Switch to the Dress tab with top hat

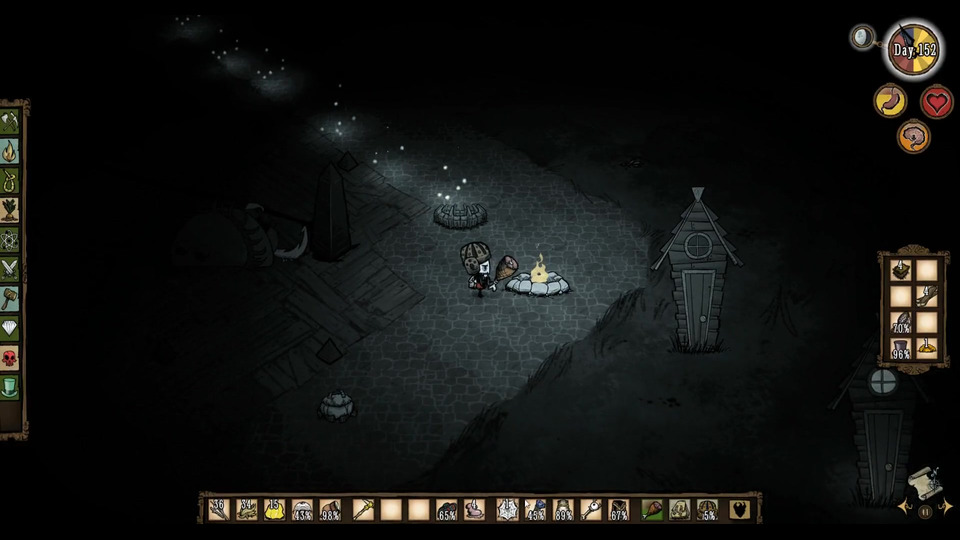click(11, 387)
